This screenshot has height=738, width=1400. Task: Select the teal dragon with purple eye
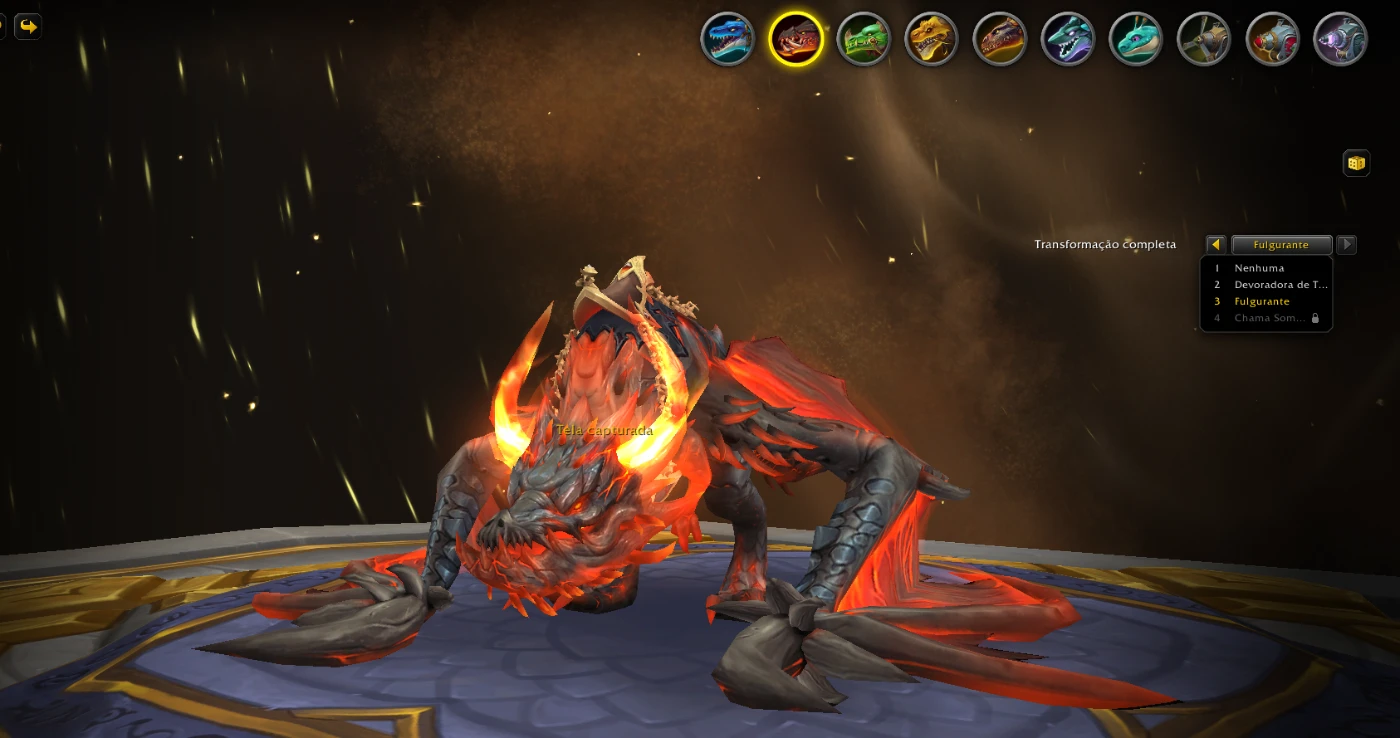[x=1136, y=39]
